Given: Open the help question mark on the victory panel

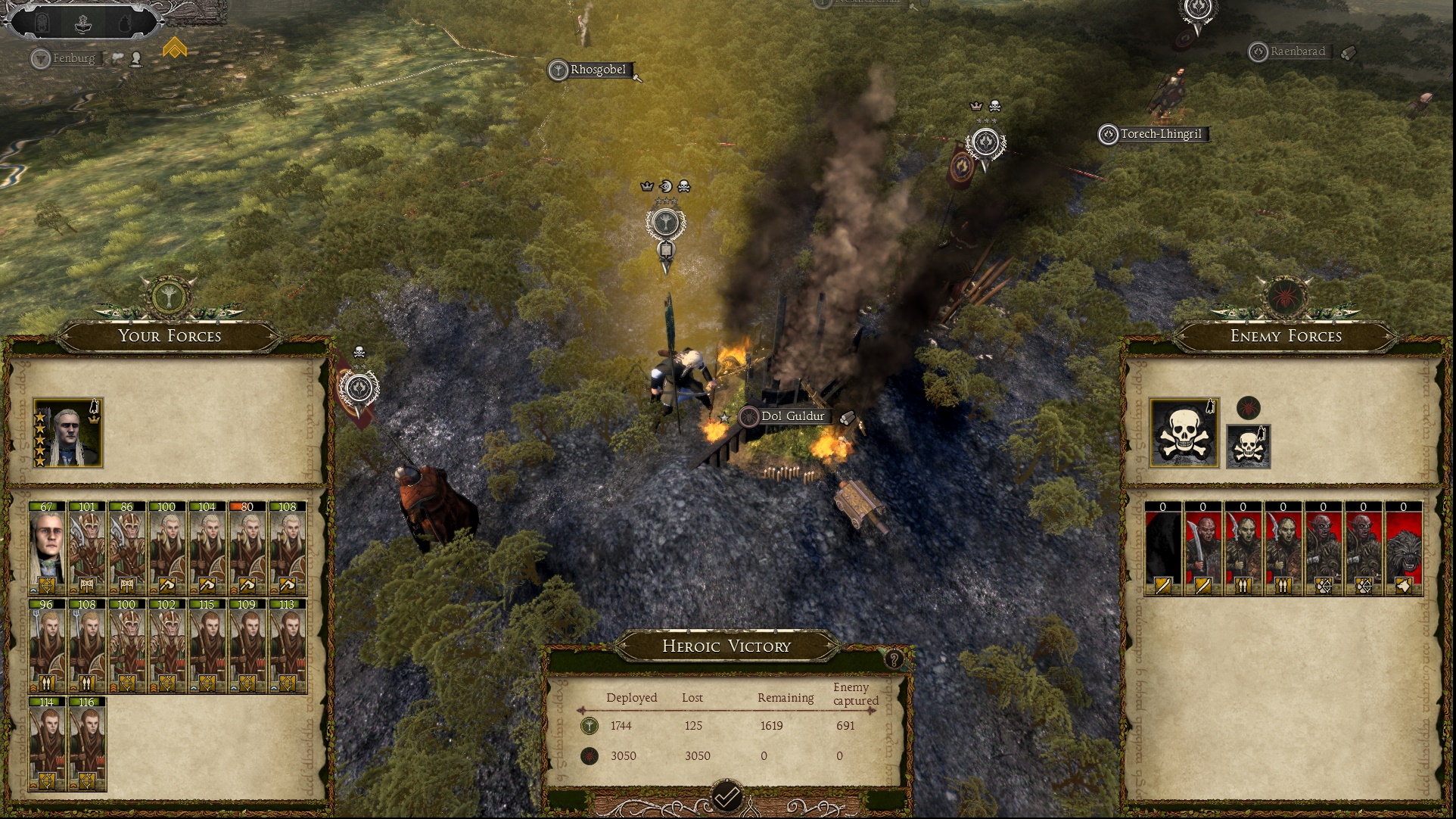Looking at the screenshot, I should (x=894, y=659).
